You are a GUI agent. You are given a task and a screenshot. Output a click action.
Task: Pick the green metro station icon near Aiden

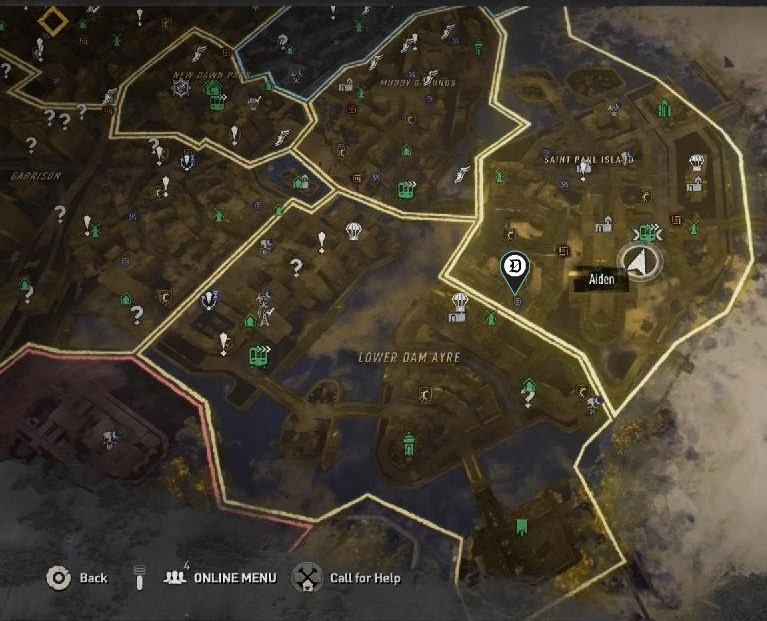(650, 234)
